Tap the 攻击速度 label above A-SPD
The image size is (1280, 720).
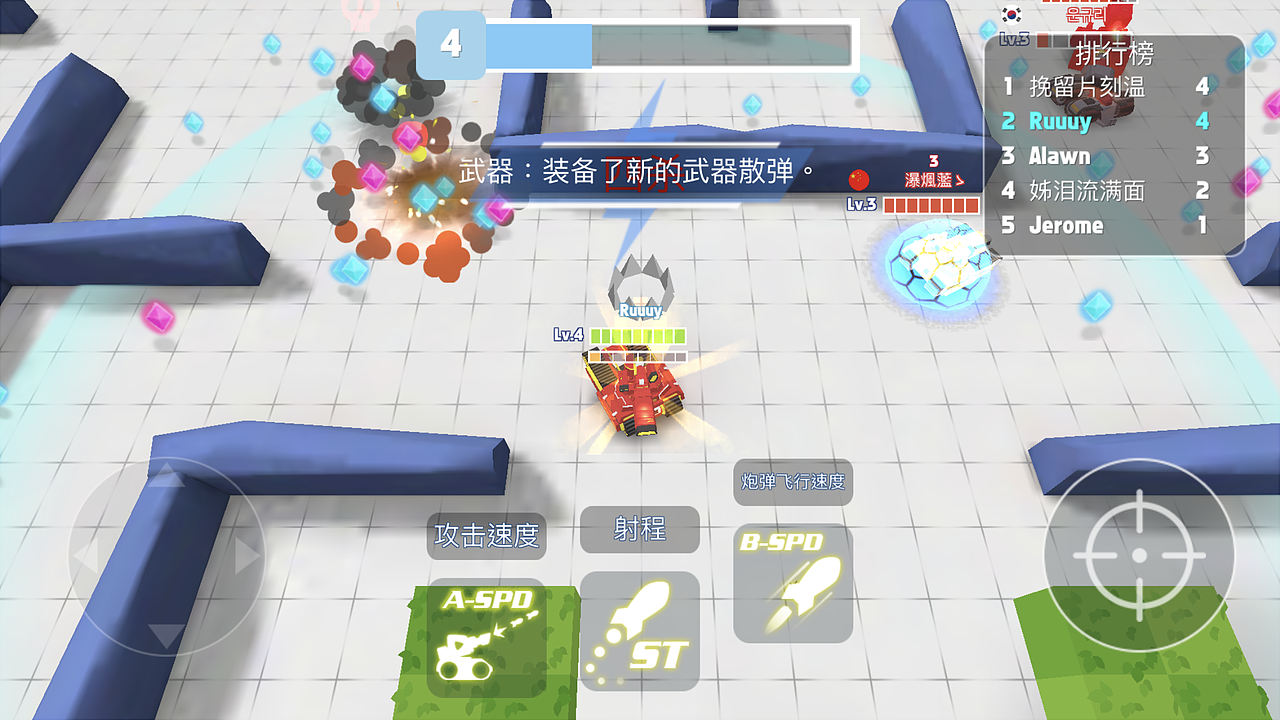point(487,537)
